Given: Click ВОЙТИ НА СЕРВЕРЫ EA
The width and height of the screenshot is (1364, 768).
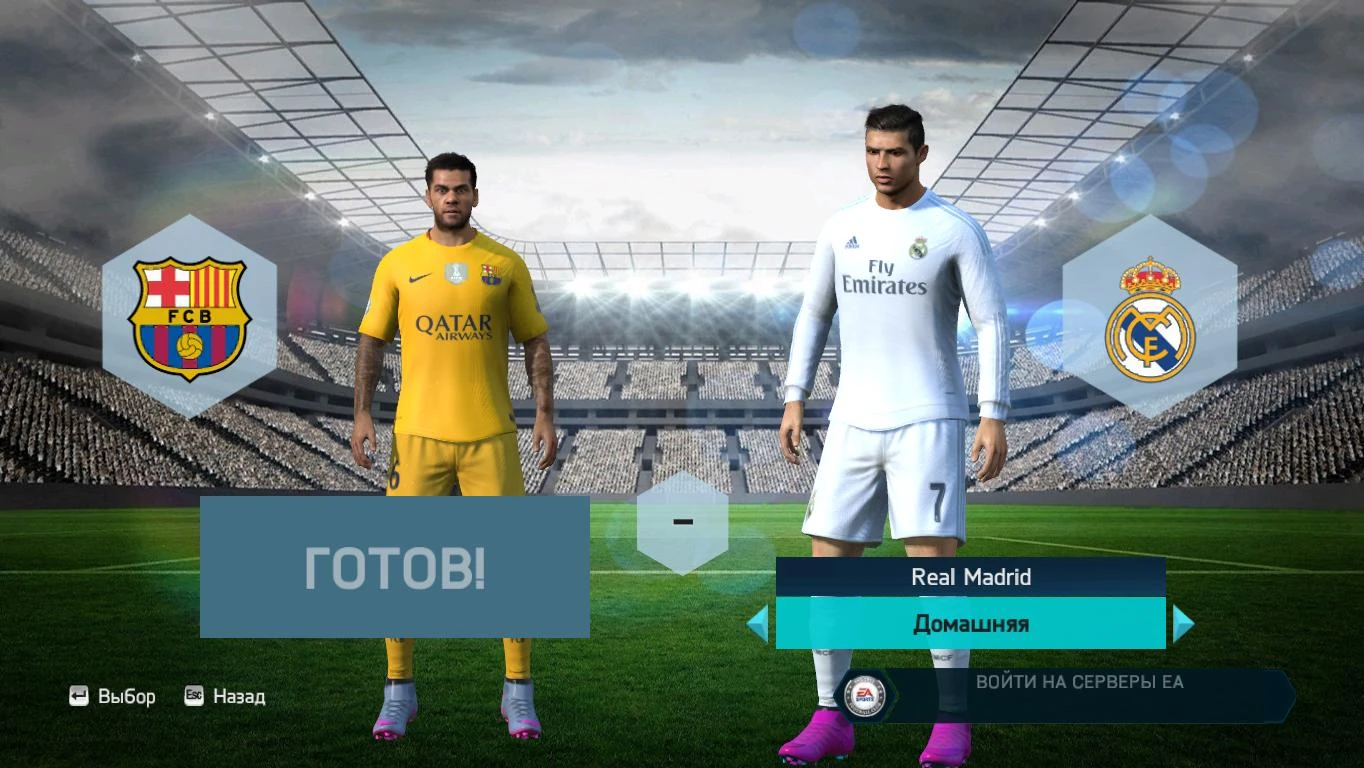Looking at the screenshot, I should point(1078,683).
